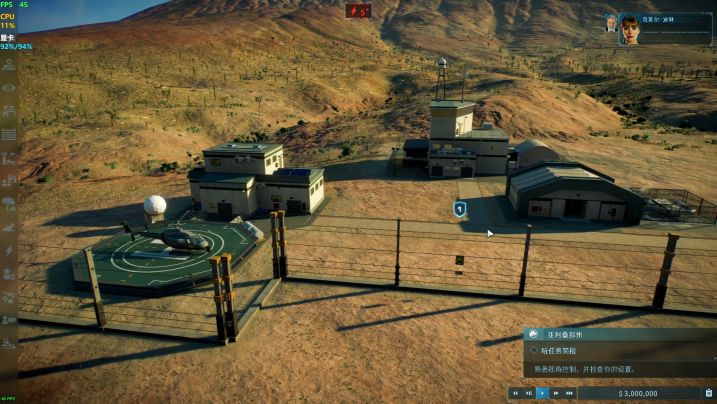This screenshot has height=404, width=717.
Task: Select the normal play speed button
Action: pos(542,394)
